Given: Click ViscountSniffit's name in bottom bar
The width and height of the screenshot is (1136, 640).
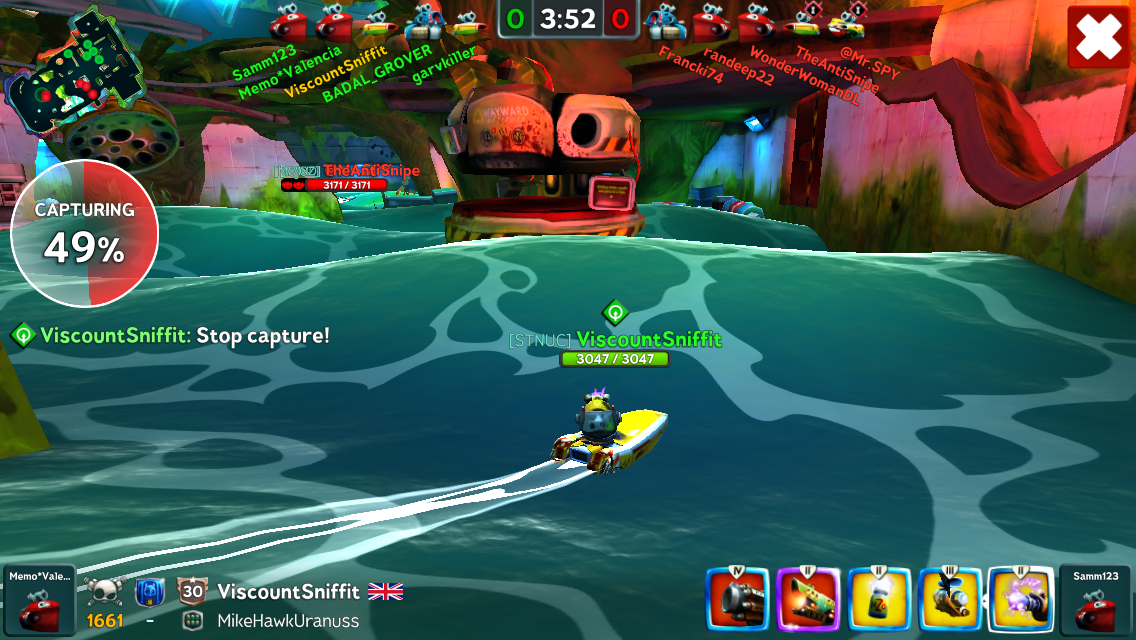Looking at the screenshot, I should coord(288,592).
